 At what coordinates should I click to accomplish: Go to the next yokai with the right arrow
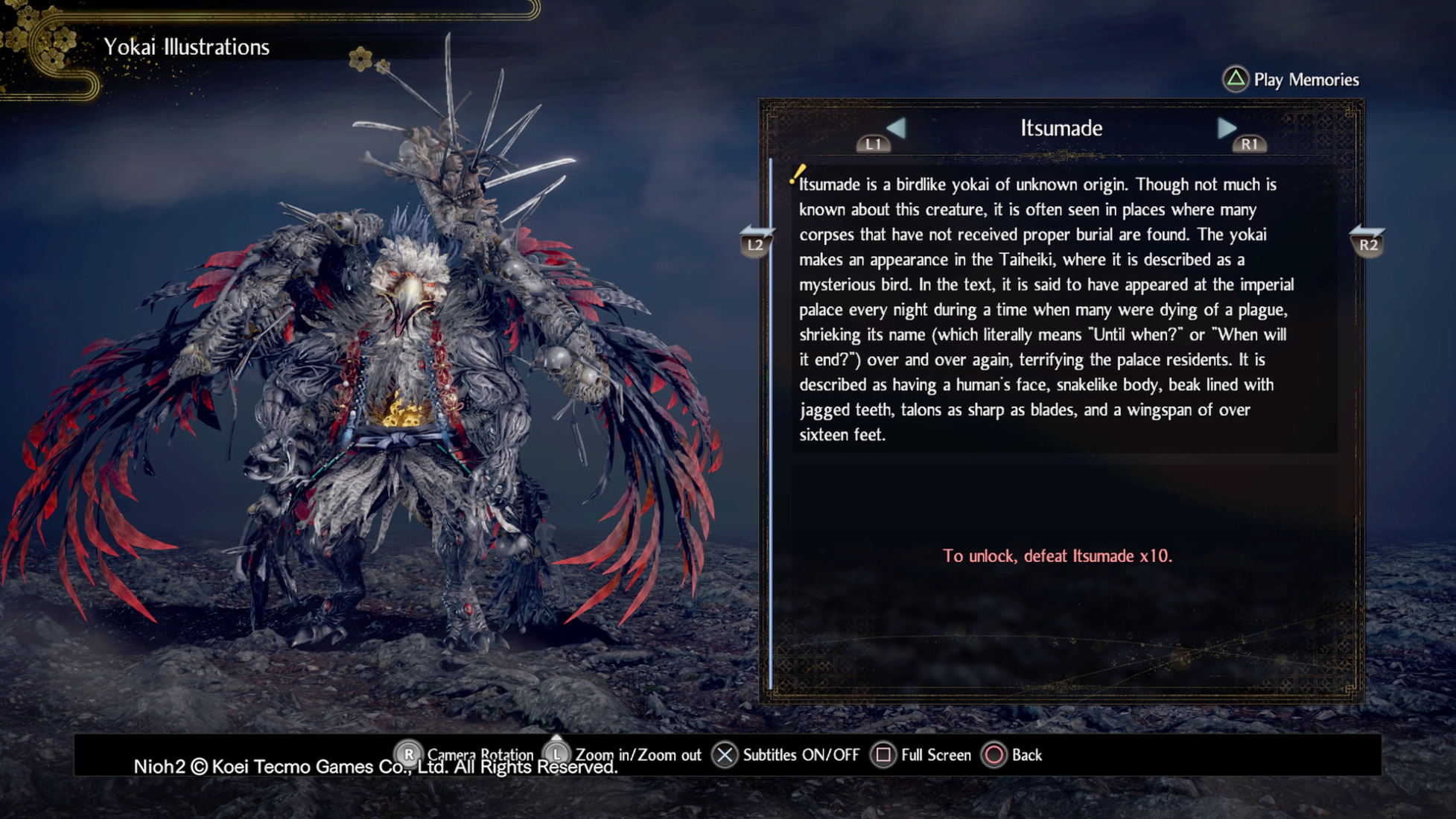coord(1227,129)
